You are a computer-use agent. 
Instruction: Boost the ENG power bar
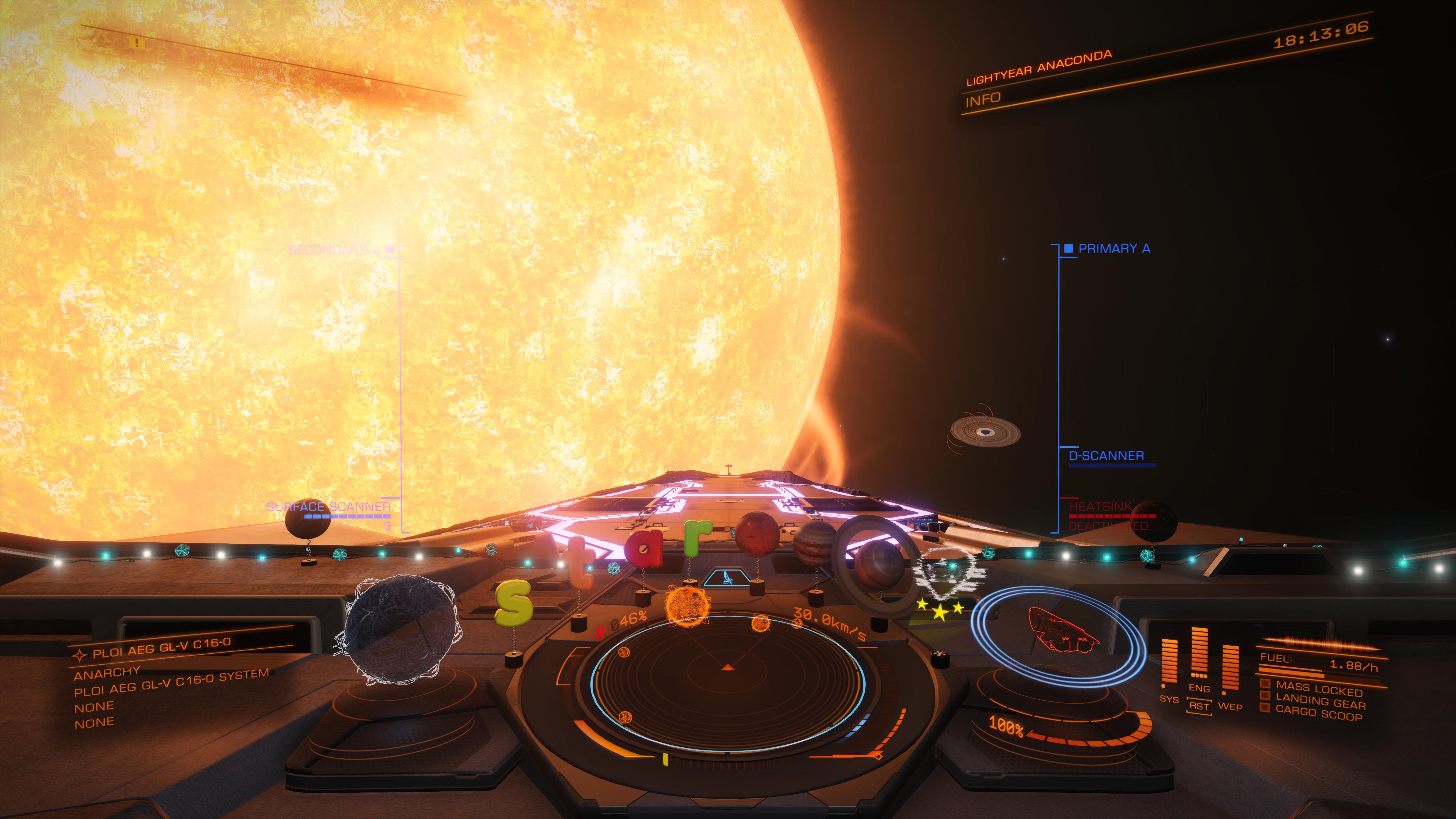1199,653
